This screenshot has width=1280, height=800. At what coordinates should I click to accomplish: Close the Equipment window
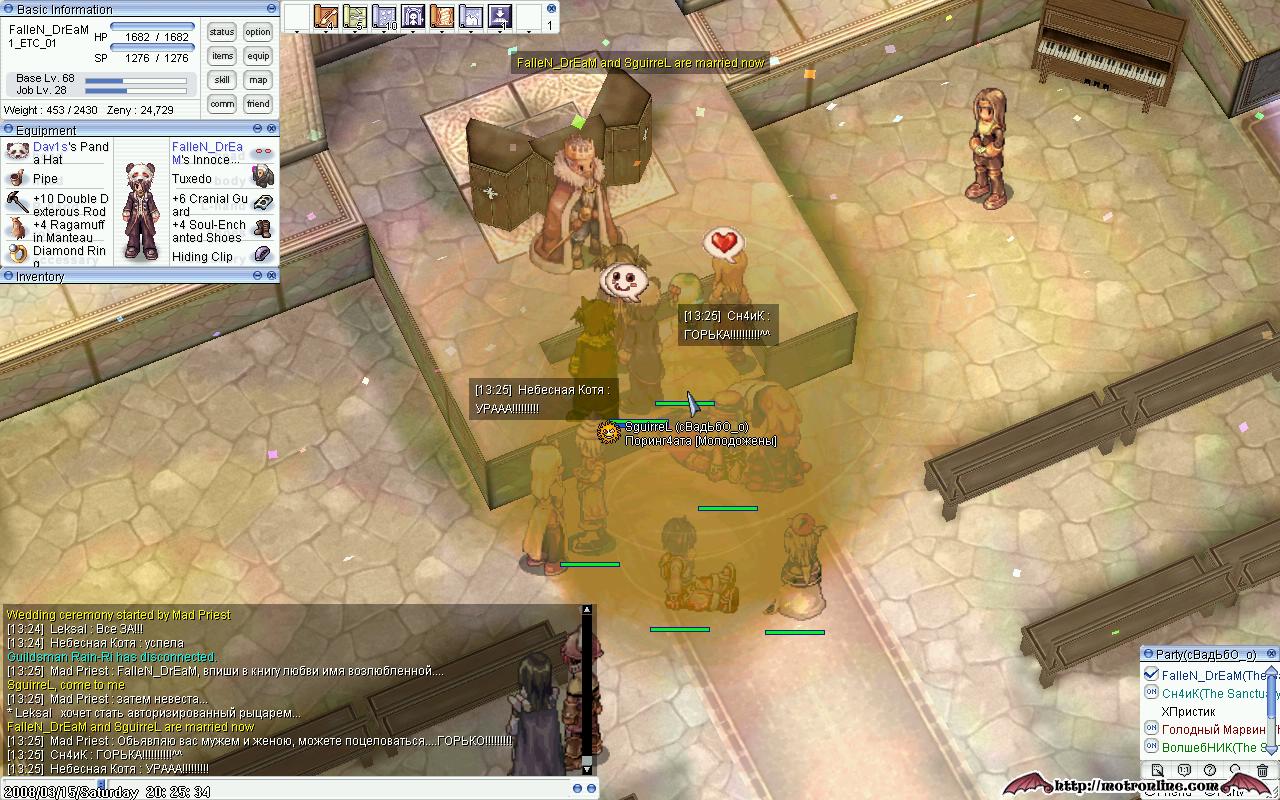coord(272,129)
